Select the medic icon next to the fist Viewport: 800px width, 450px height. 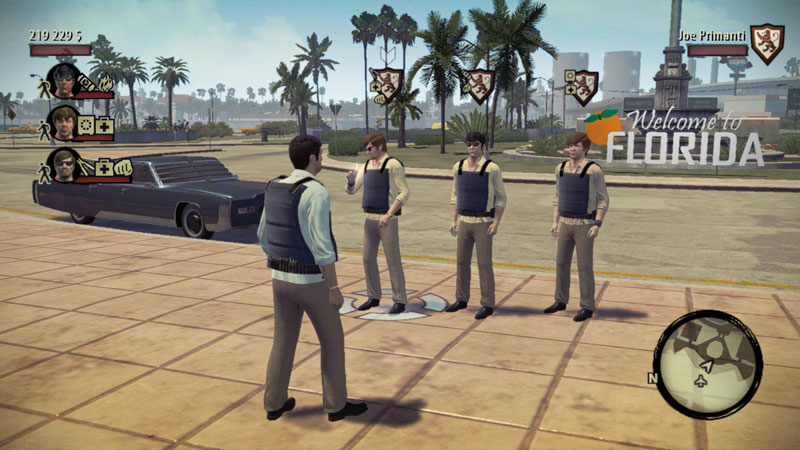tap(102, 168)
